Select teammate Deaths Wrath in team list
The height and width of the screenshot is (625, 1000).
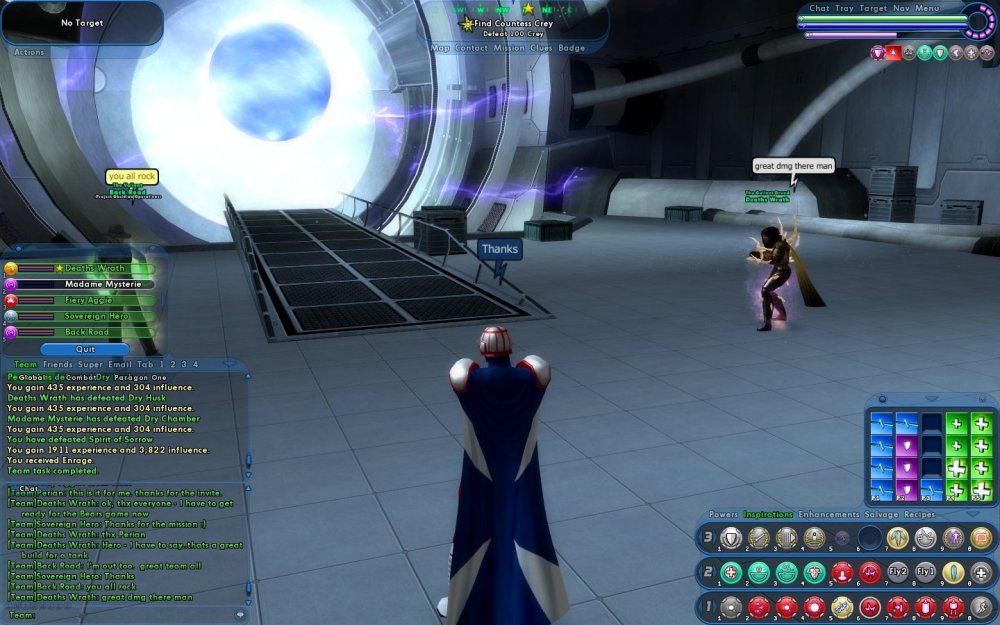[95, 268]
